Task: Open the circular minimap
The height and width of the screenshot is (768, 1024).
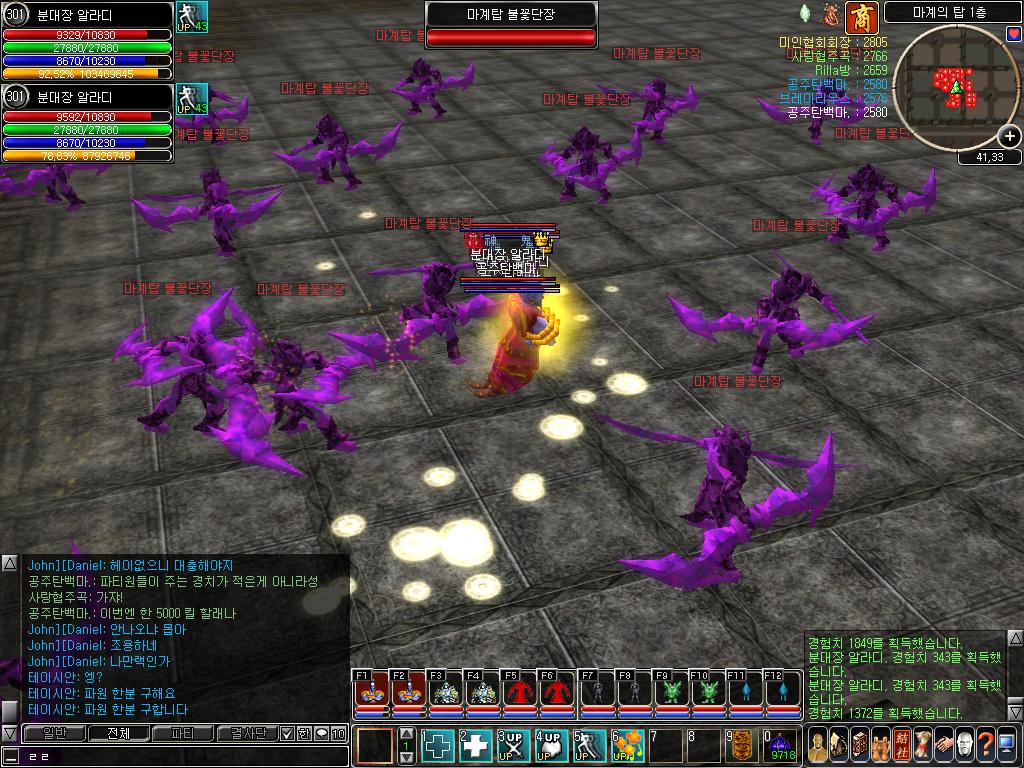Action: (953, 87)
